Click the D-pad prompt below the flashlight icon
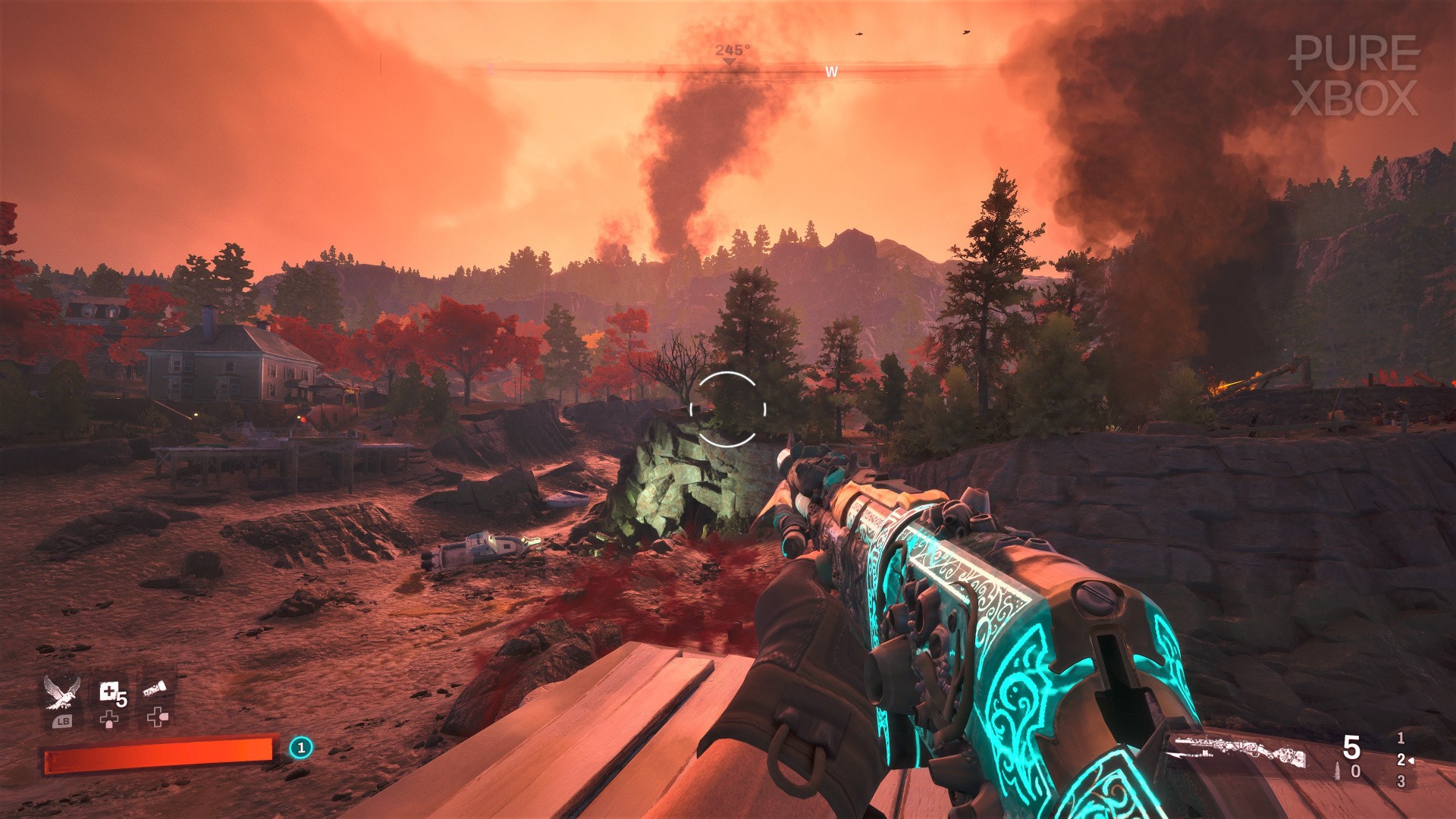This screenshot has height=819, width=1456. (158, 718)
